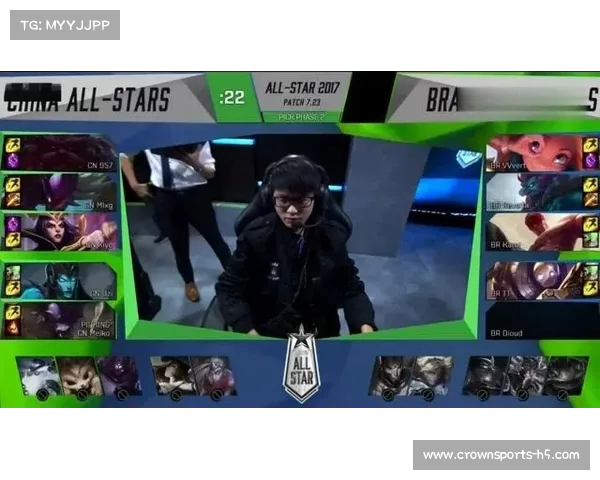Image resolution: width=600 pixels, height=480 pixels.
Task: Click BR Dioud's empty pick slot
Action: click(x=535, y=321)
